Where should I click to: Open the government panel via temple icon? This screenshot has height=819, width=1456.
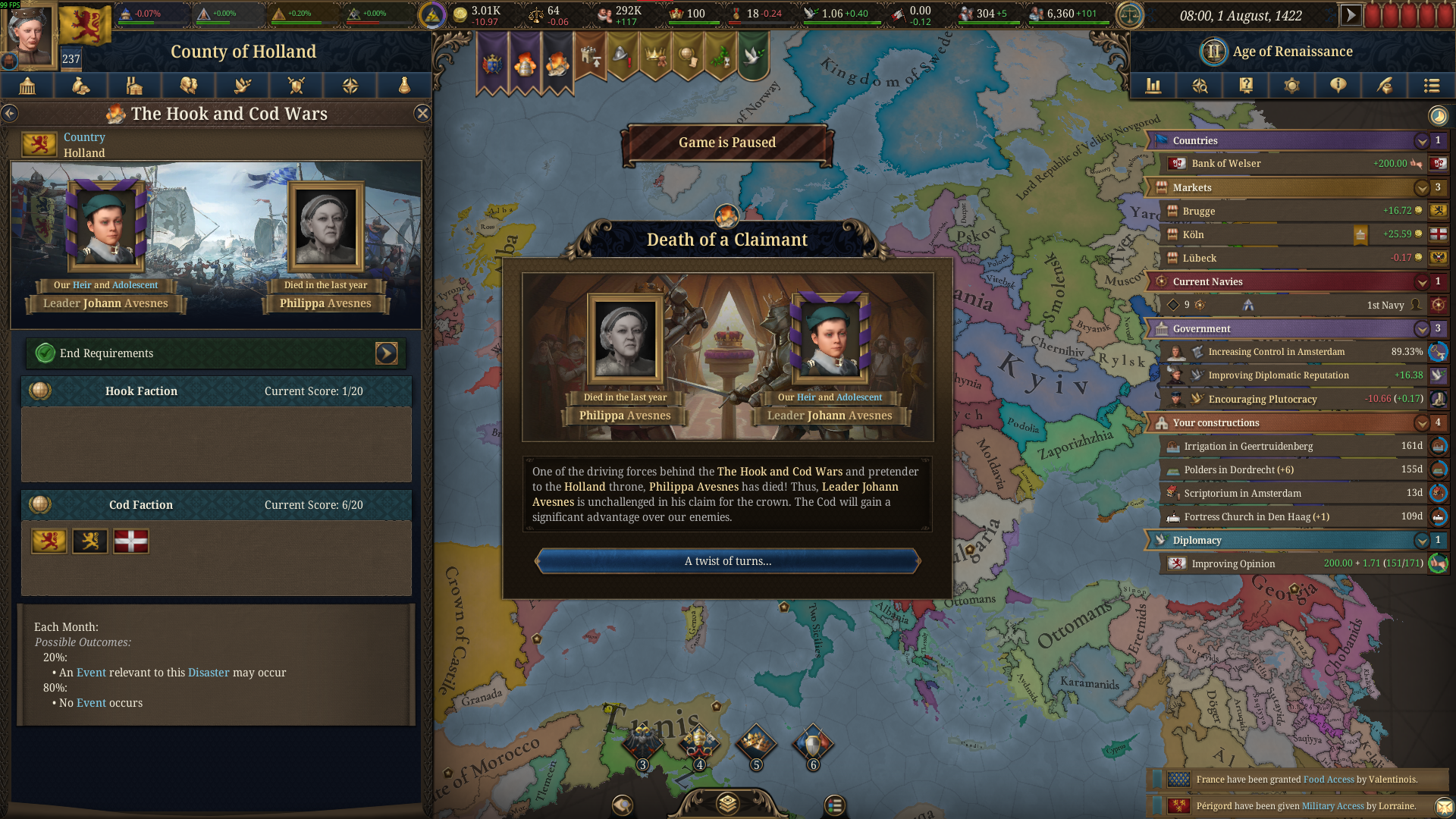click(x=28, y=86)
